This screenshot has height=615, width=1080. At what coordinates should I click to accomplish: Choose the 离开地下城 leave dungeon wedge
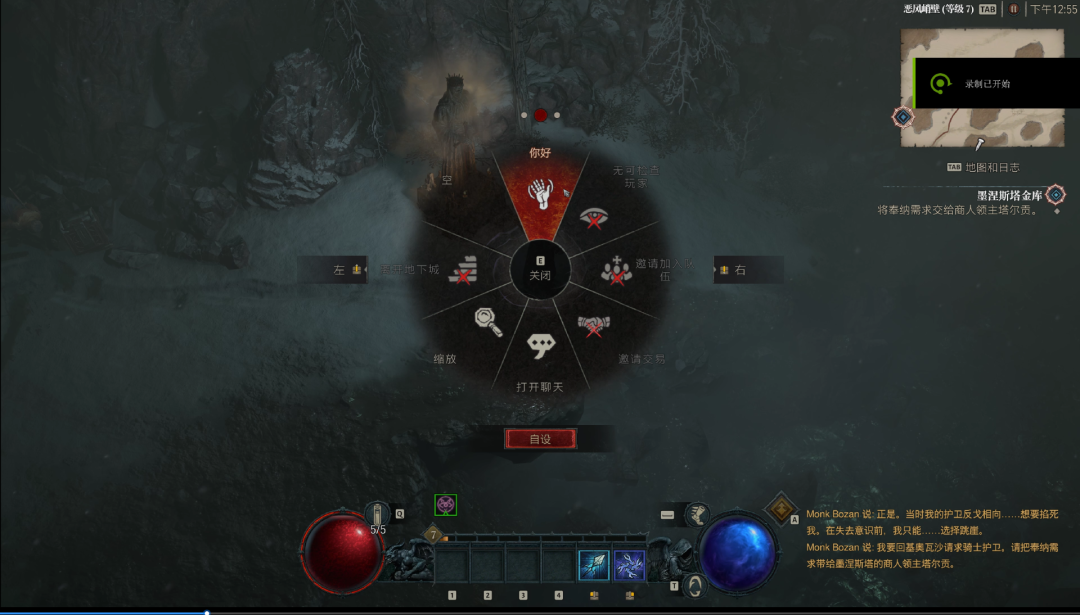tap(463, 270)
